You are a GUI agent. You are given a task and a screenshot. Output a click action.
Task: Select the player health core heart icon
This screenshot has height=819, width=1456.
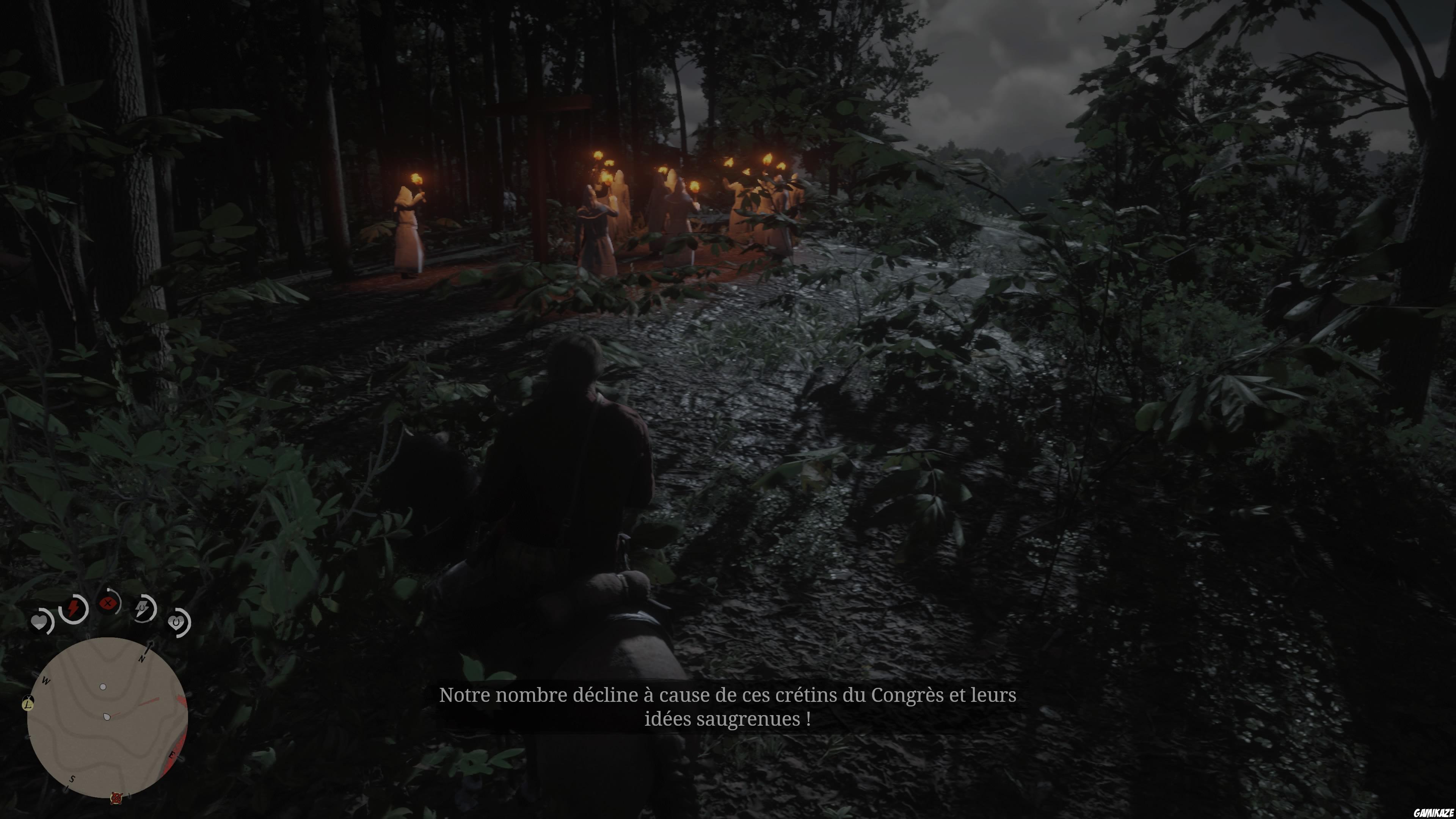pos(39,622)
